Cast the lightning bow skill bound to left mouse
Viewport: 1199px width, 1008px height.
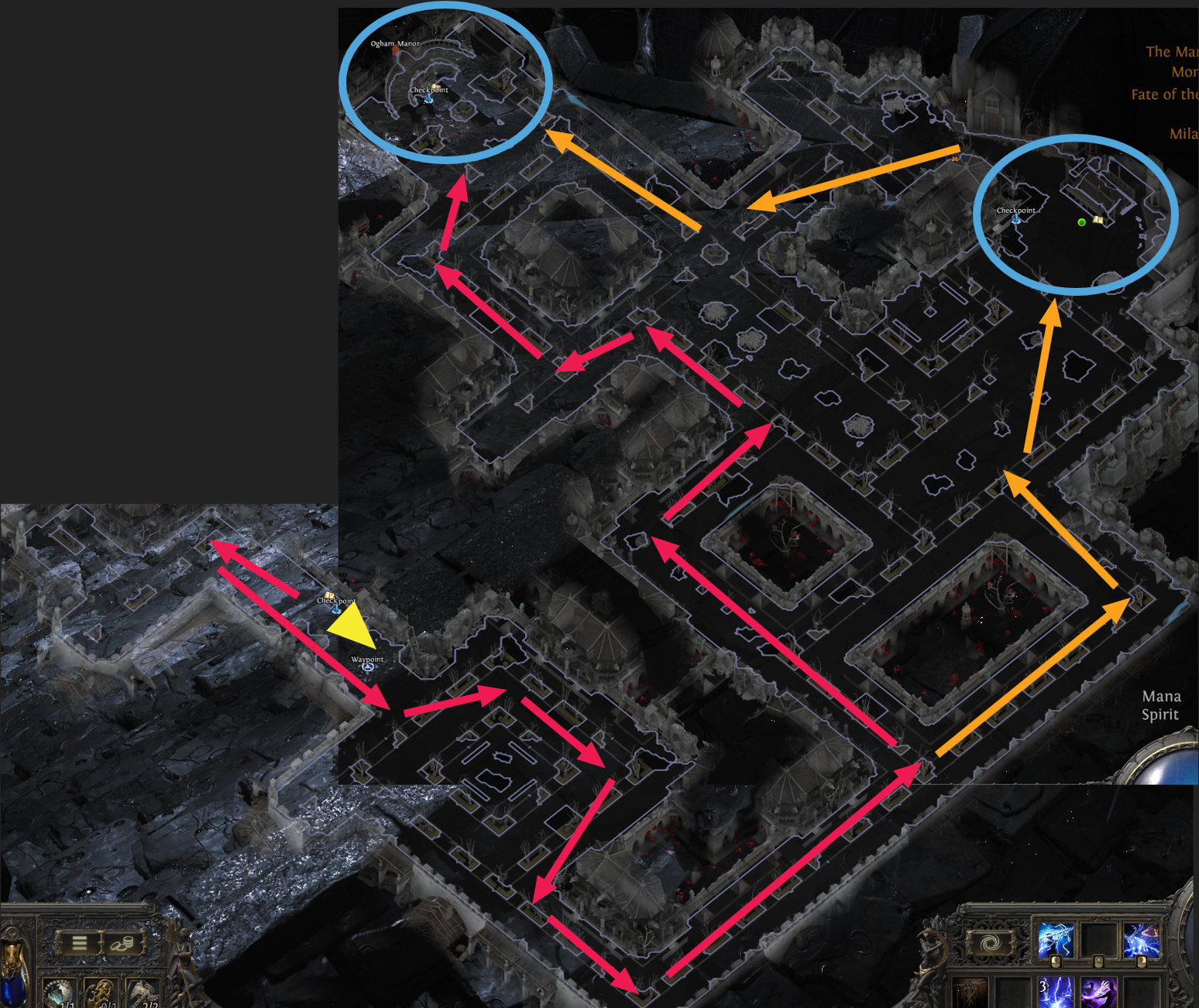tap(1056, 938)
